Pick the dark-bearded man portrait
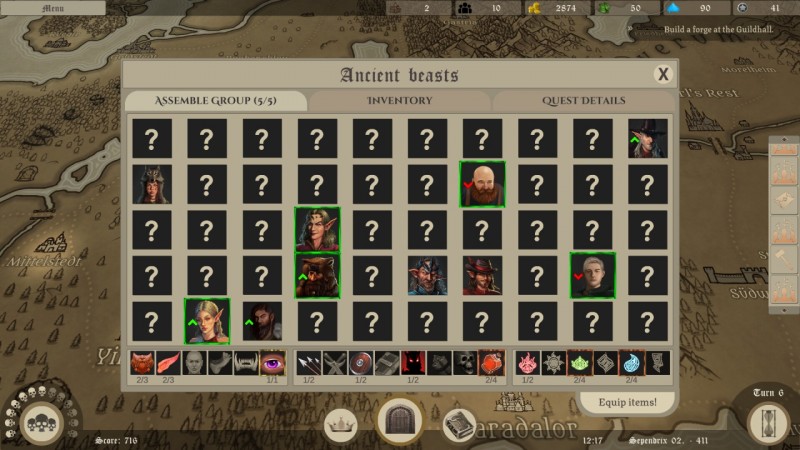This screenshot has width=800, height=450. (x=262, y=321)
